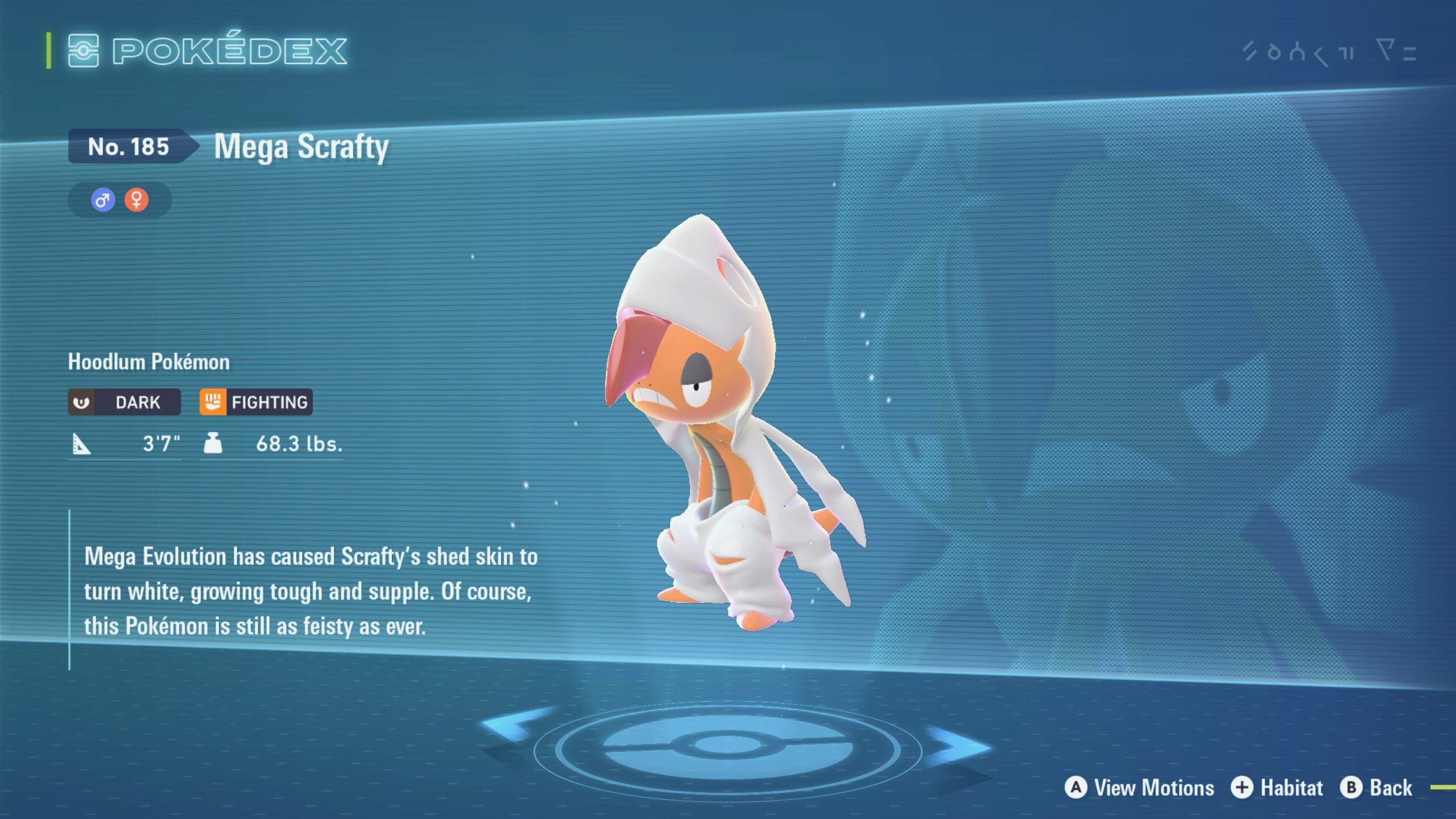Image resolution: width=1456 pixels, height=819 pixels.
Task: Select the female gender symbol
Action: (136, 200)
